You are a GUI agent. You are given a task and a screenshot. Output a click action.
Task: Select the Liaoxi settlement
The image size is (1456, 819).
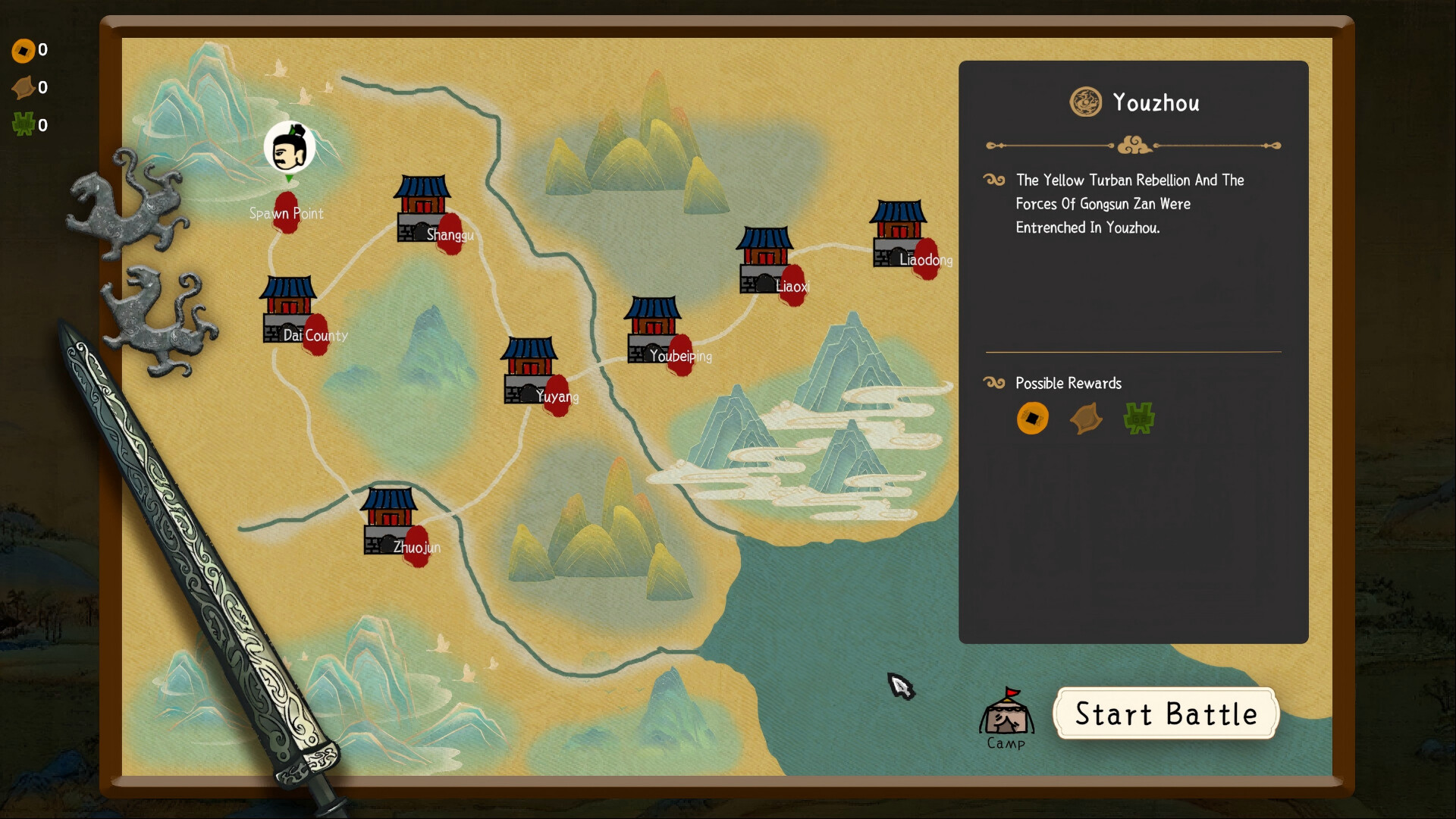coord(766,262)
